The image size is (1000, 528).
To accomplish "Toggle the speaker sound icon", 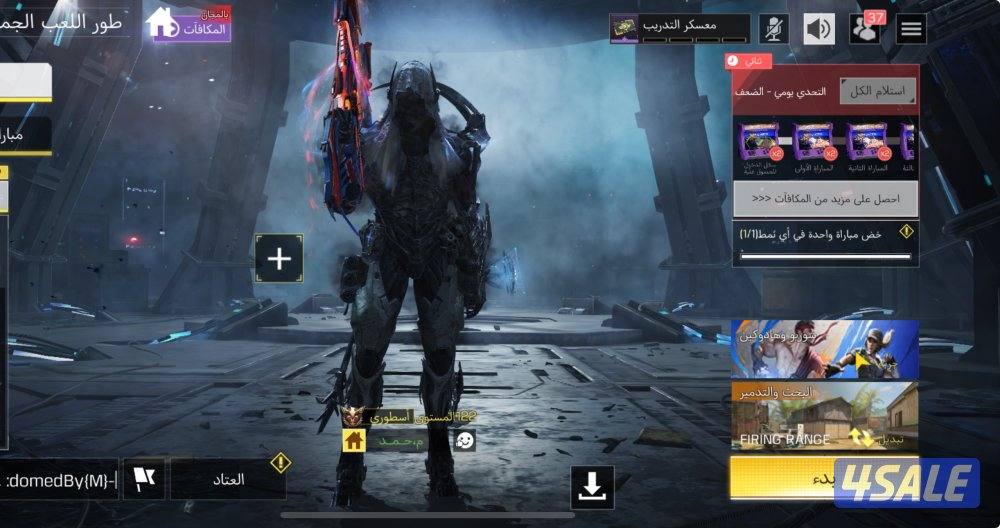I will [x=819, y=28].
